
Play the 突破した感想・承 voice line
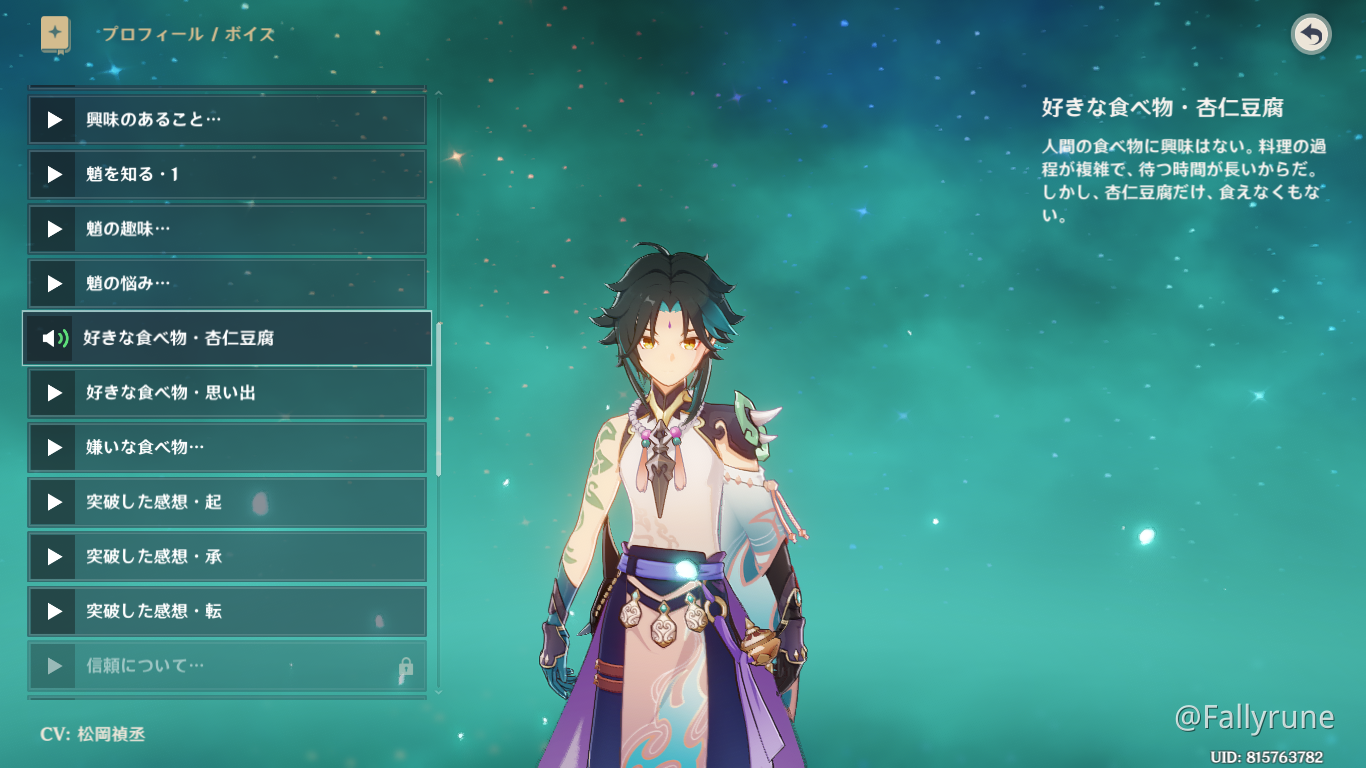point(227,556)
